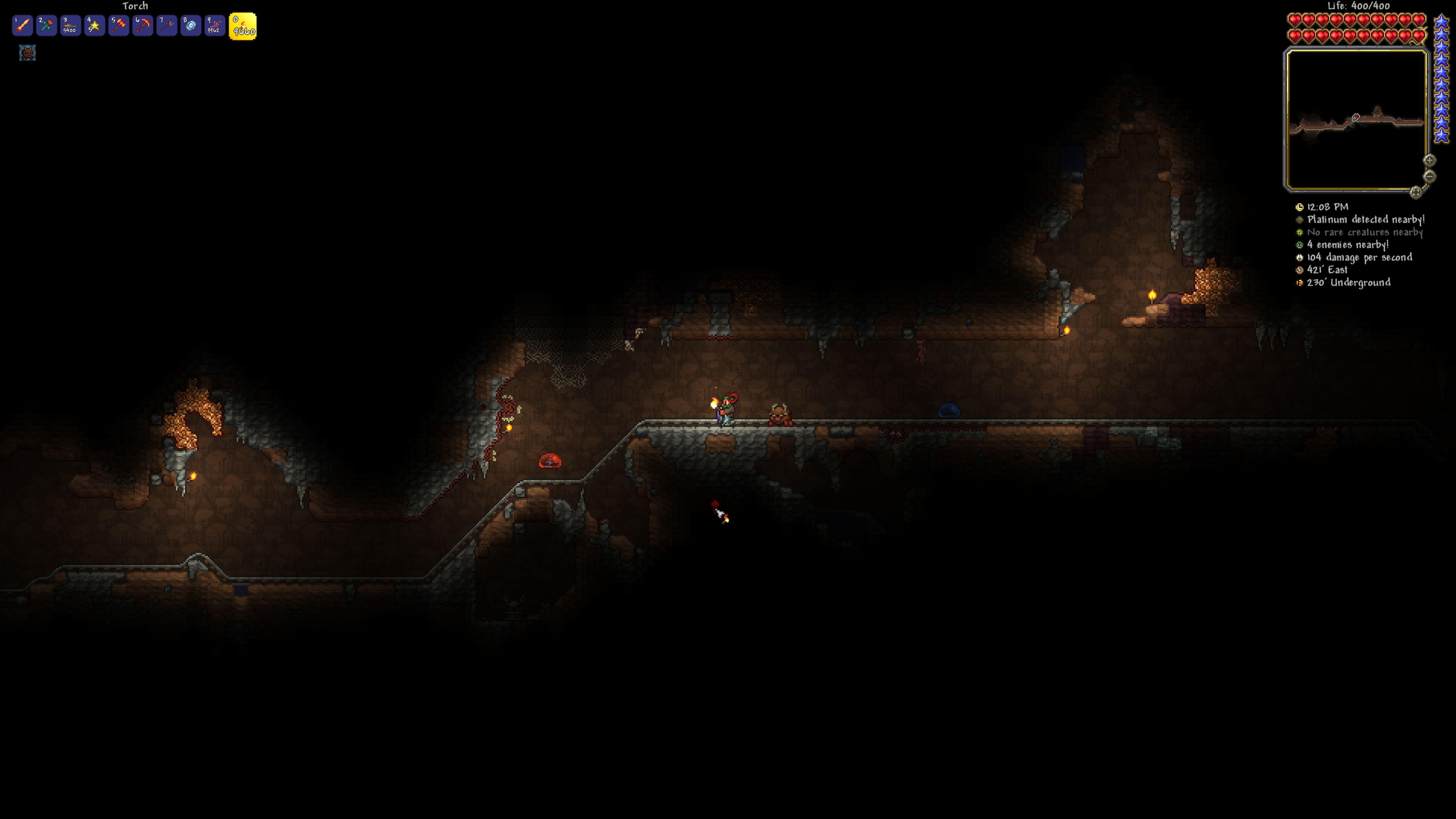Click the depth meter showing 230' Underground
Viewport: 1456px width, 819px height.
(1348, 282)
